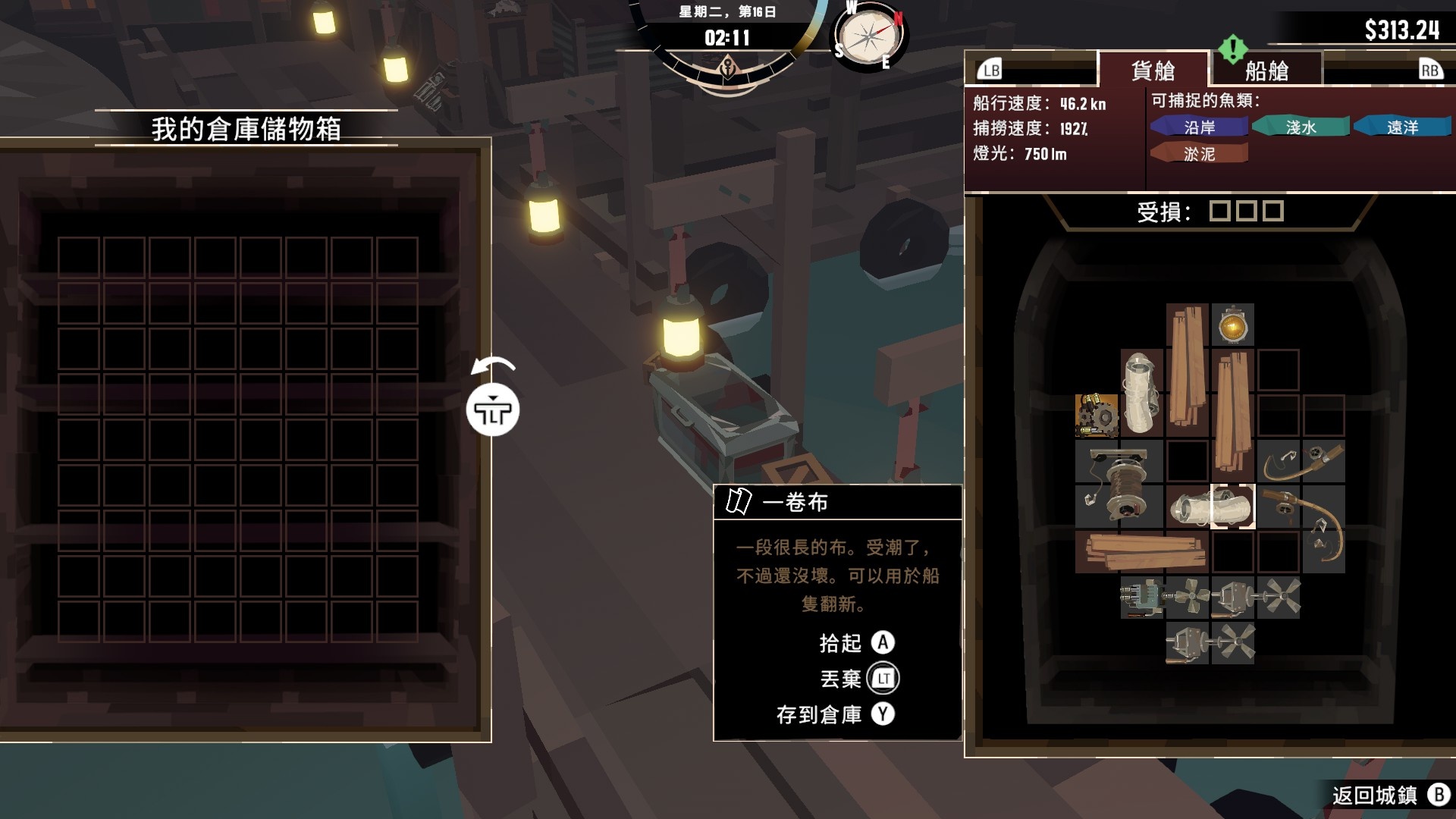Switch to the 船艙 cabin tab
1456x819 pixels.
(x=1266, y=71)
